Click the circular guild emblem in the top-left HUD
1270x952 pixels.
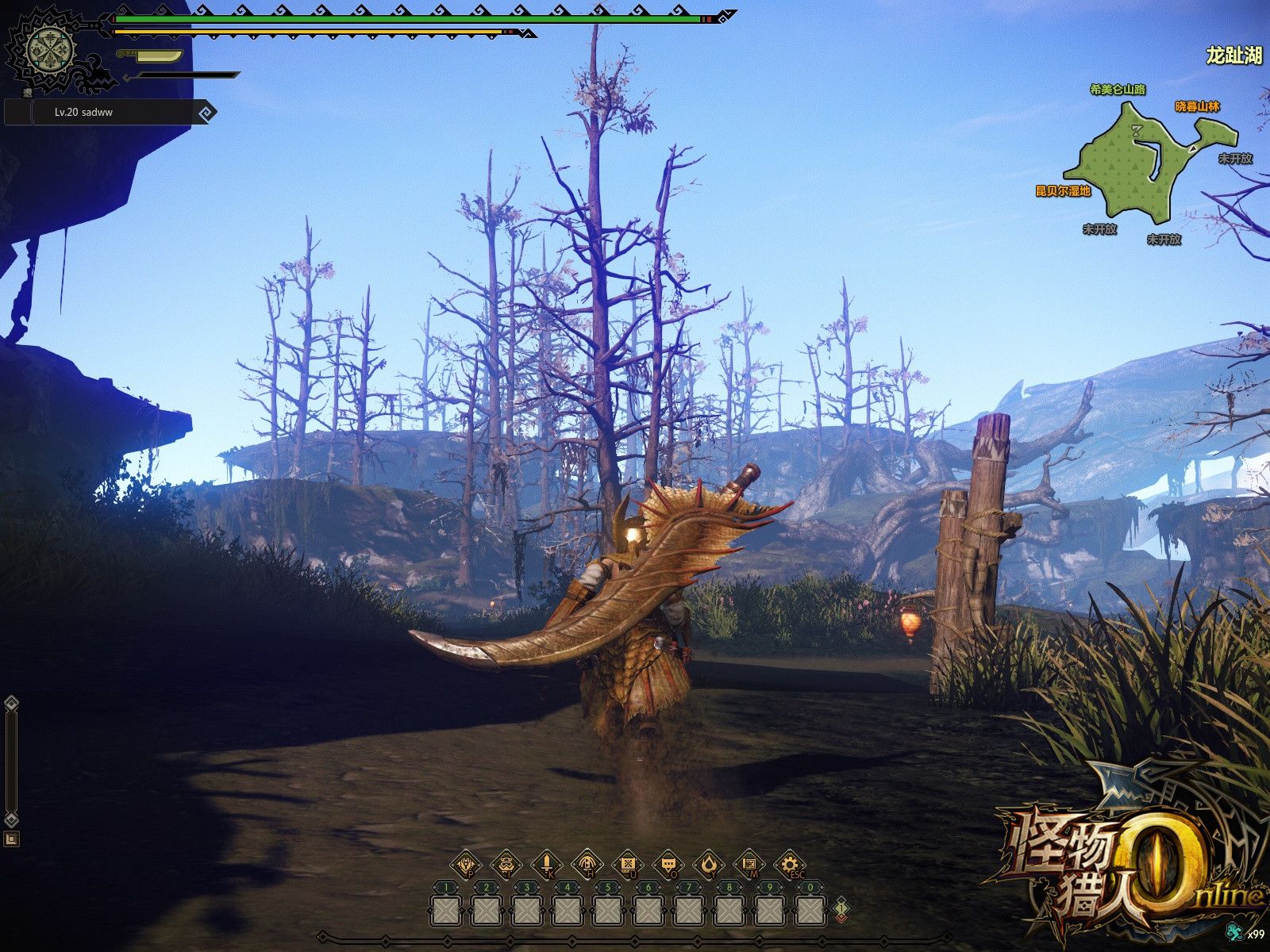[49, 49]
